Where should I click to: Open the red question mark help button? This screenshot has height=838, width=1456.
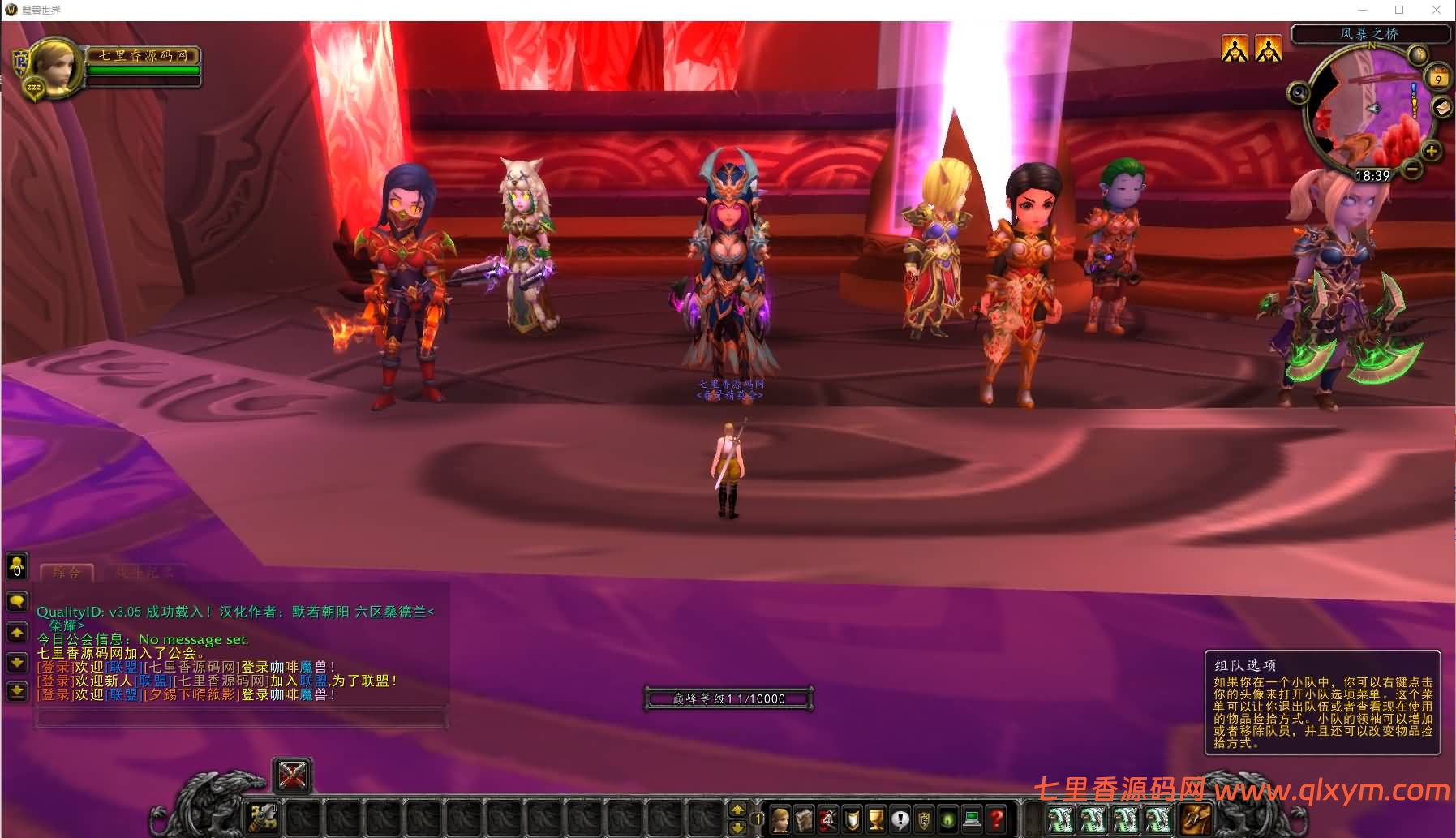(996, 819)
